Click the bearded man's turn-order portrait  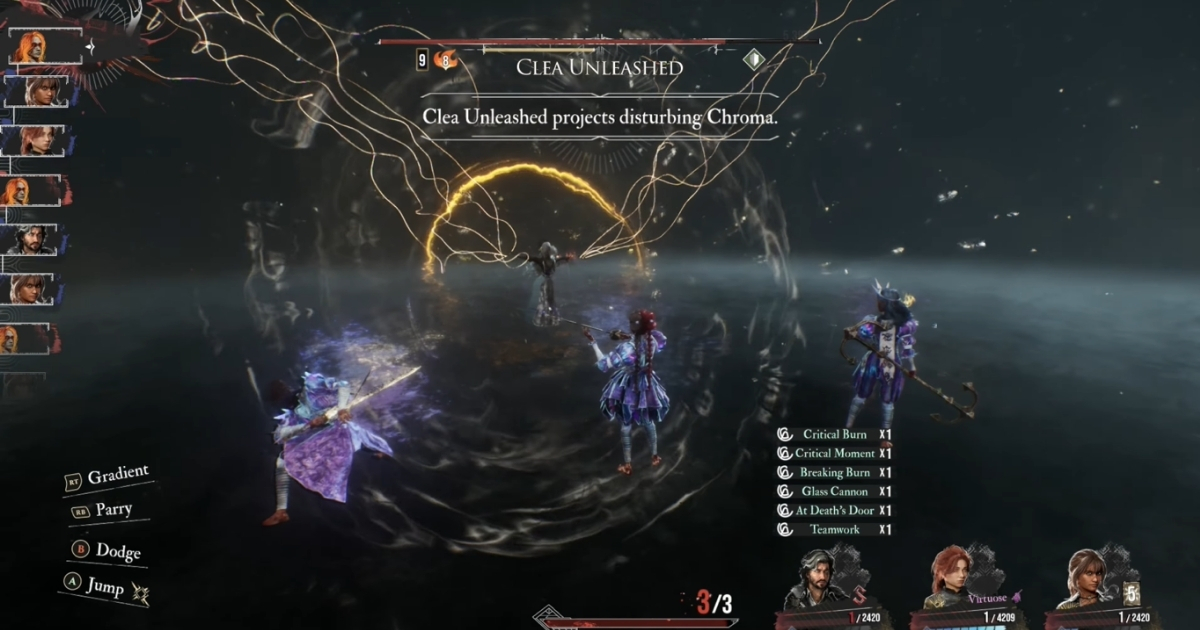(x=31, y=240)
